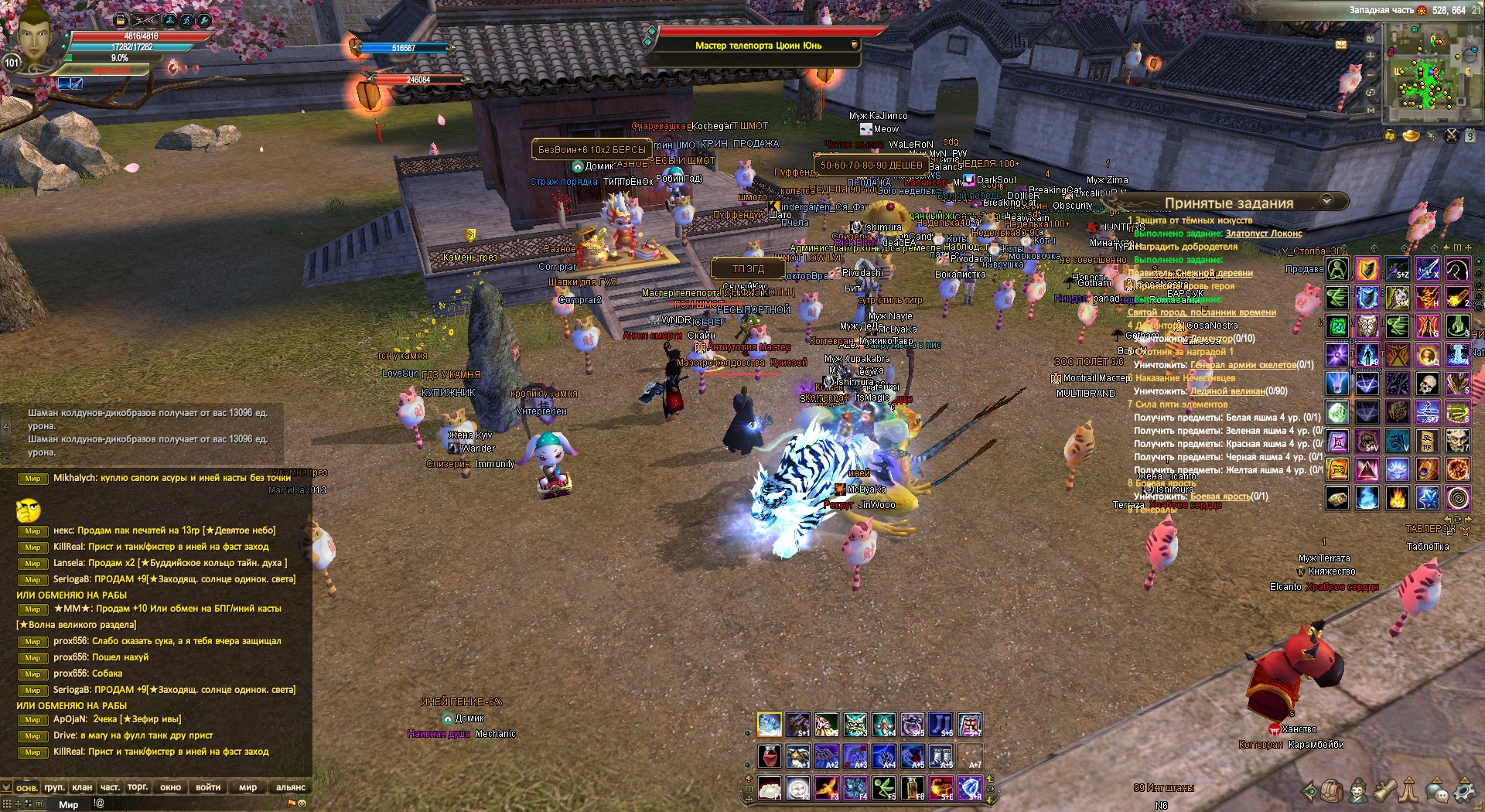
Task: Open the minimap of the western district
Action: (1429, 71)
